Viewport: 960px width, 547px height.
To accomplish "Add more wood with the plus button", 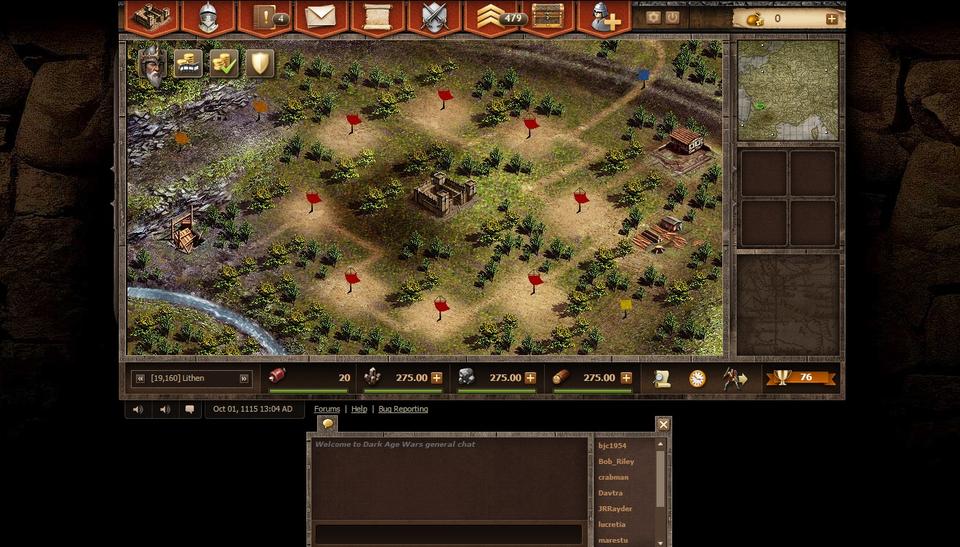I will click(626, 378).
